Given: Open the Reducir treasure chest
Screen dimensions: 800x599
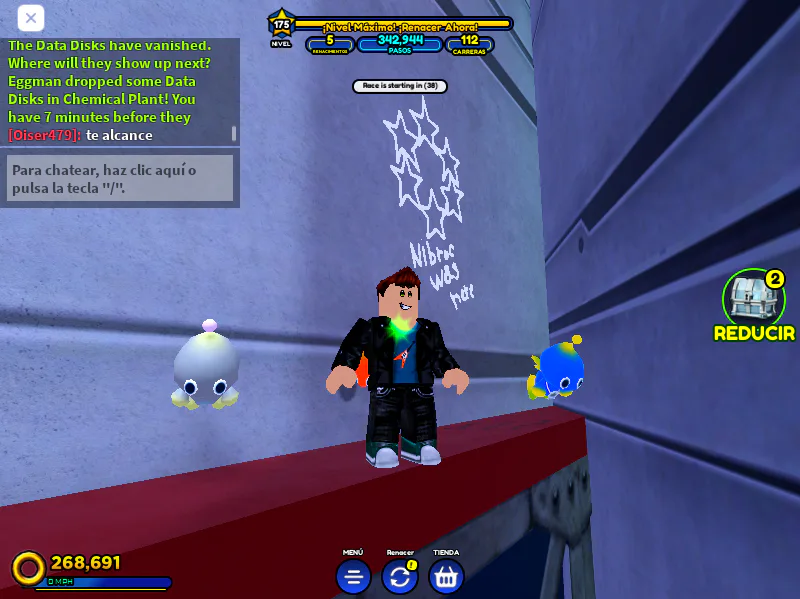Looking at the screenshot, I should point(753,299).
